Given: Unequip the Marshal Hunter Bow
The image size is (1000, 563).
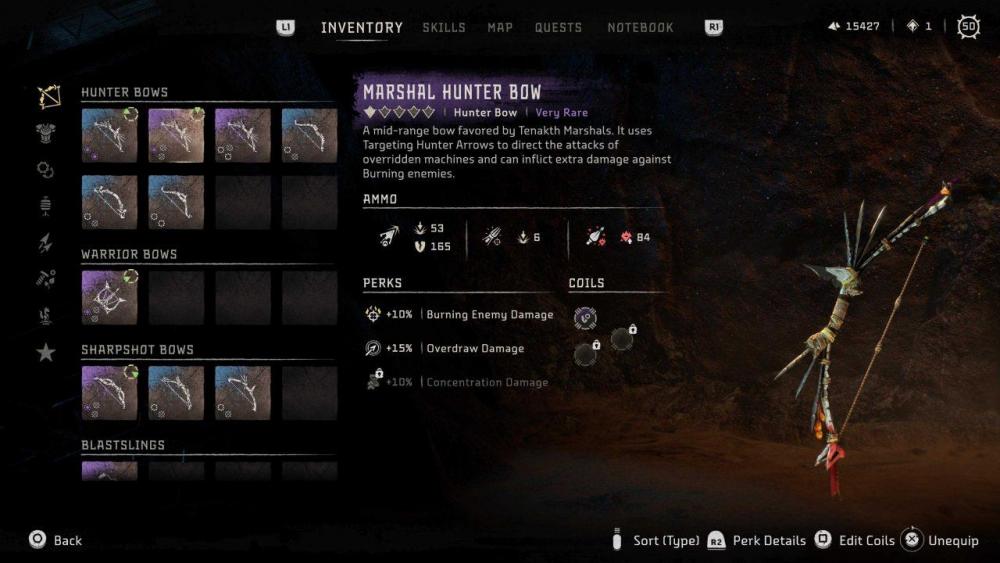Looking at the screenshot, I should (x=940, y=541).
